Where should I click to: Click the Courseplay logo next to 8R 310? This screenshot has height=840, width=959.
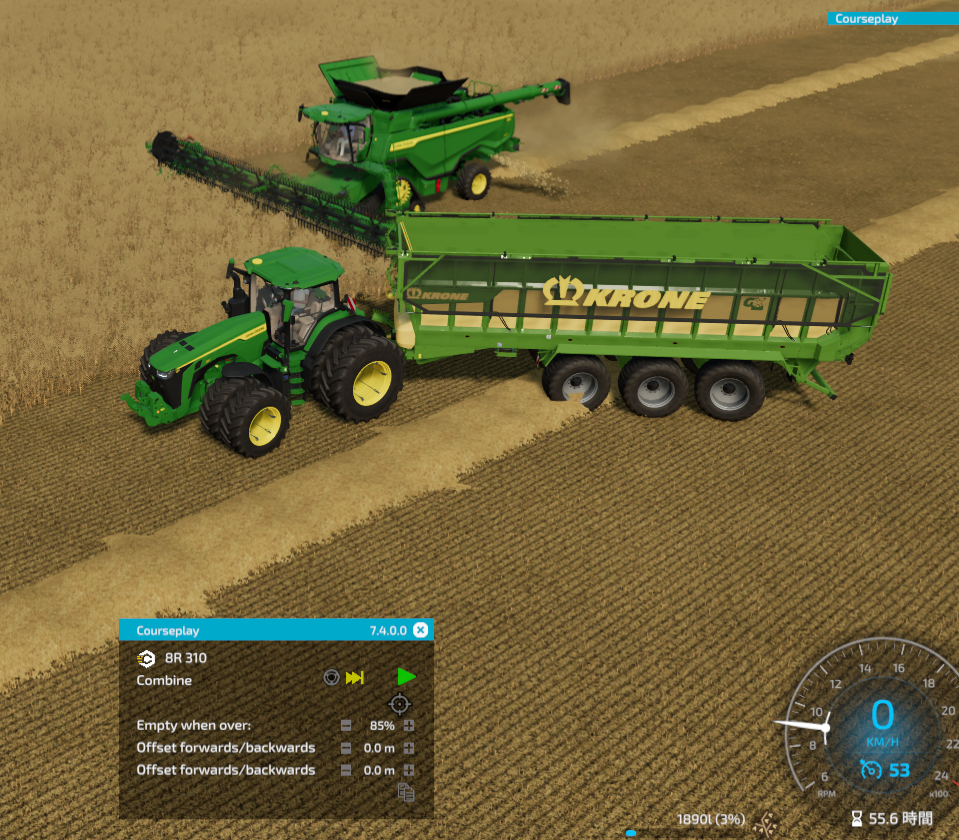[x=147, y=658]
